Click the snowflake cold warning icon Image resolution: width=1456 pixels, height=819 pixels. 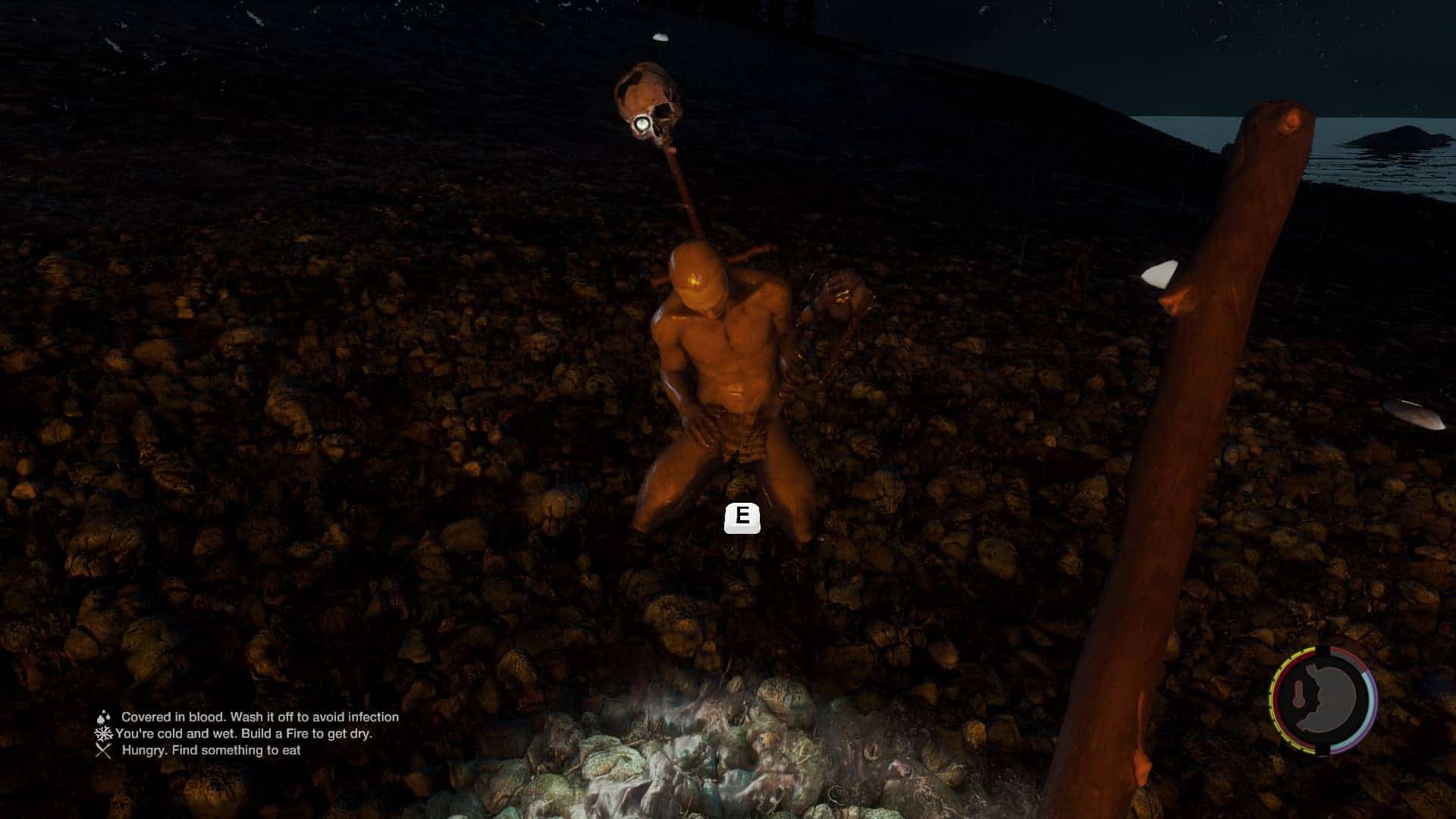(103, 733)
